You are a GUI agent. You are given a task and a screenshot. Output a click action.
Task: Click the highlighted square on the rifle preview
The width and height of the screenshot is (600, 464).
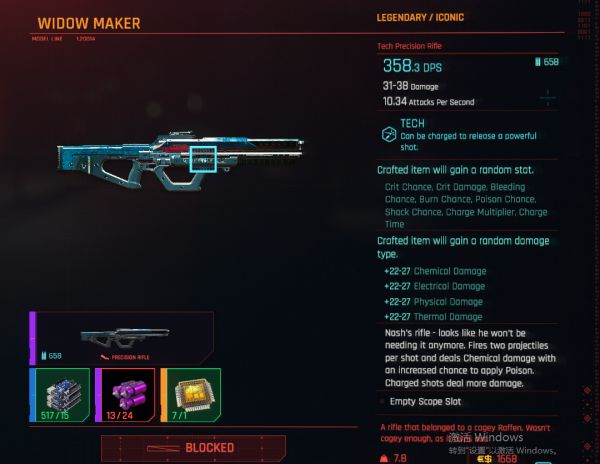pos(204,158)
